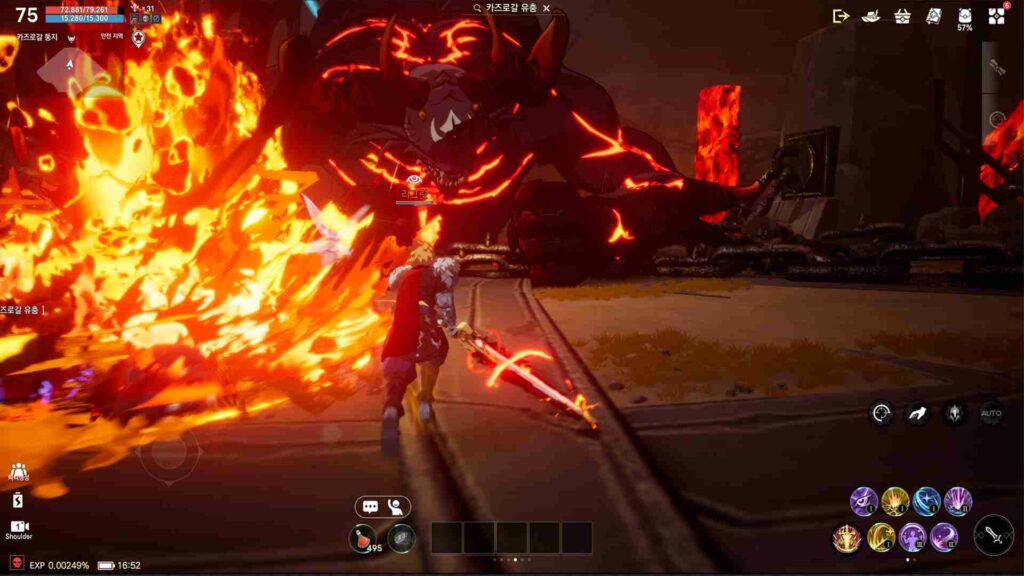Open the chat speech bubble
The image size is (1024, 576).
(370, 507)
